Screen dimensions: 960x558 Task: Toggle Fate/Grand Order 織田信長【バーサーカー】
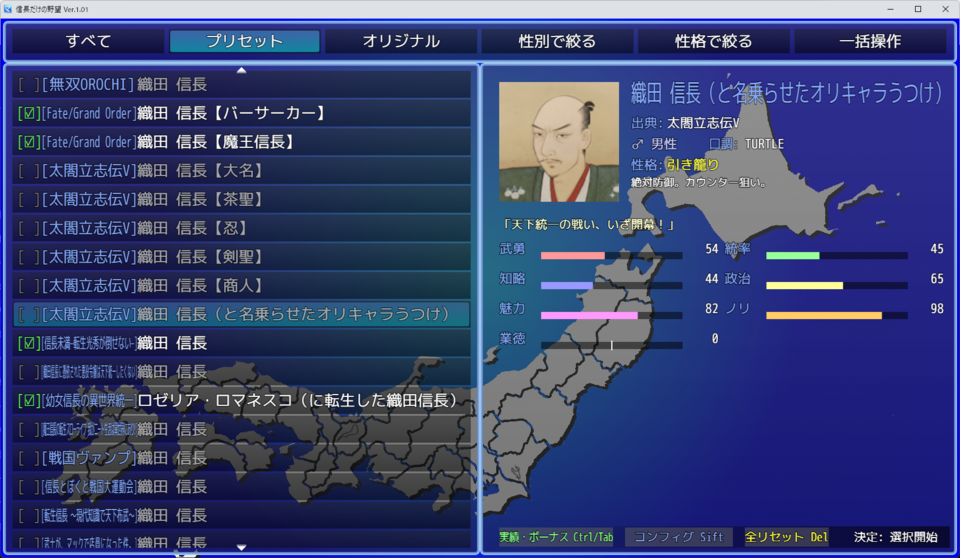pyautogui.click(x=242, y=114)
